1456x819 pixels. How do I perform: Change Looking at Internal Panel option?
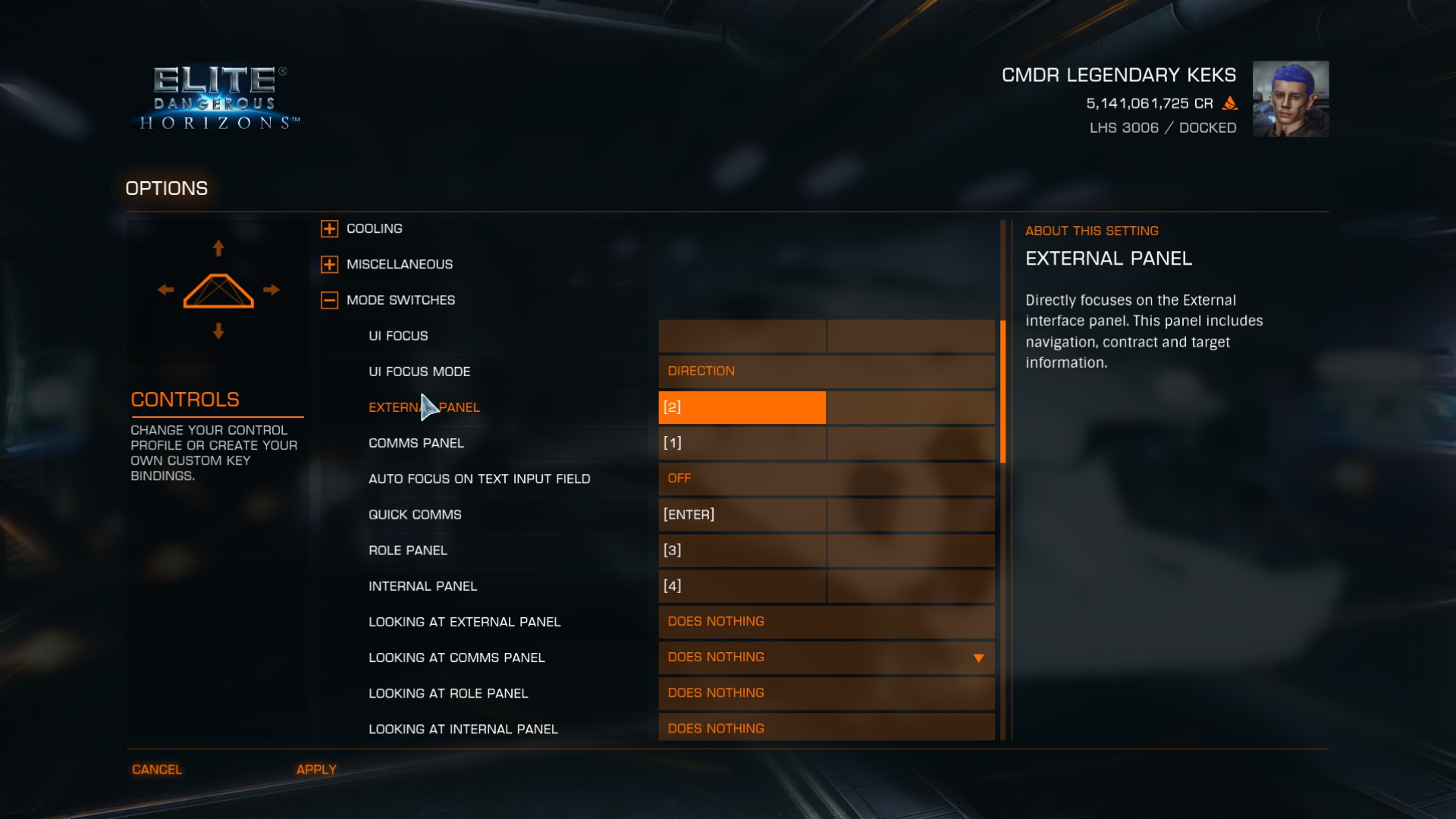826,728
